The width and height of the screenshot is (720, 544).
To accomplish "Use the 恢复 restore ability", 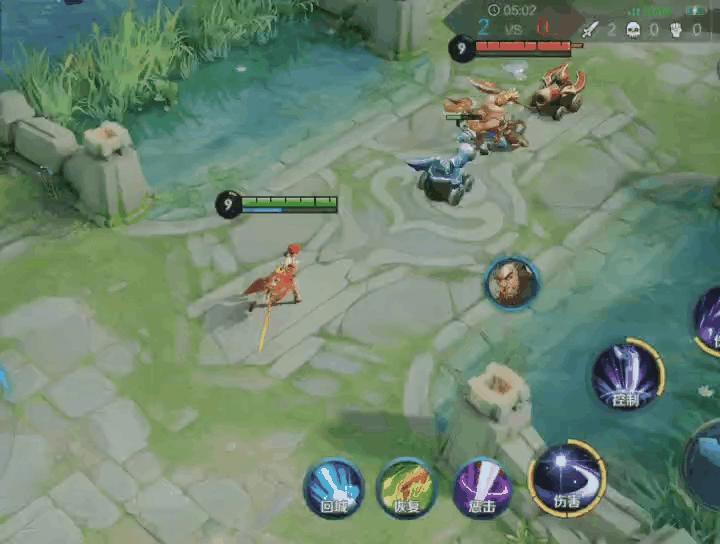I will [406, 489].
